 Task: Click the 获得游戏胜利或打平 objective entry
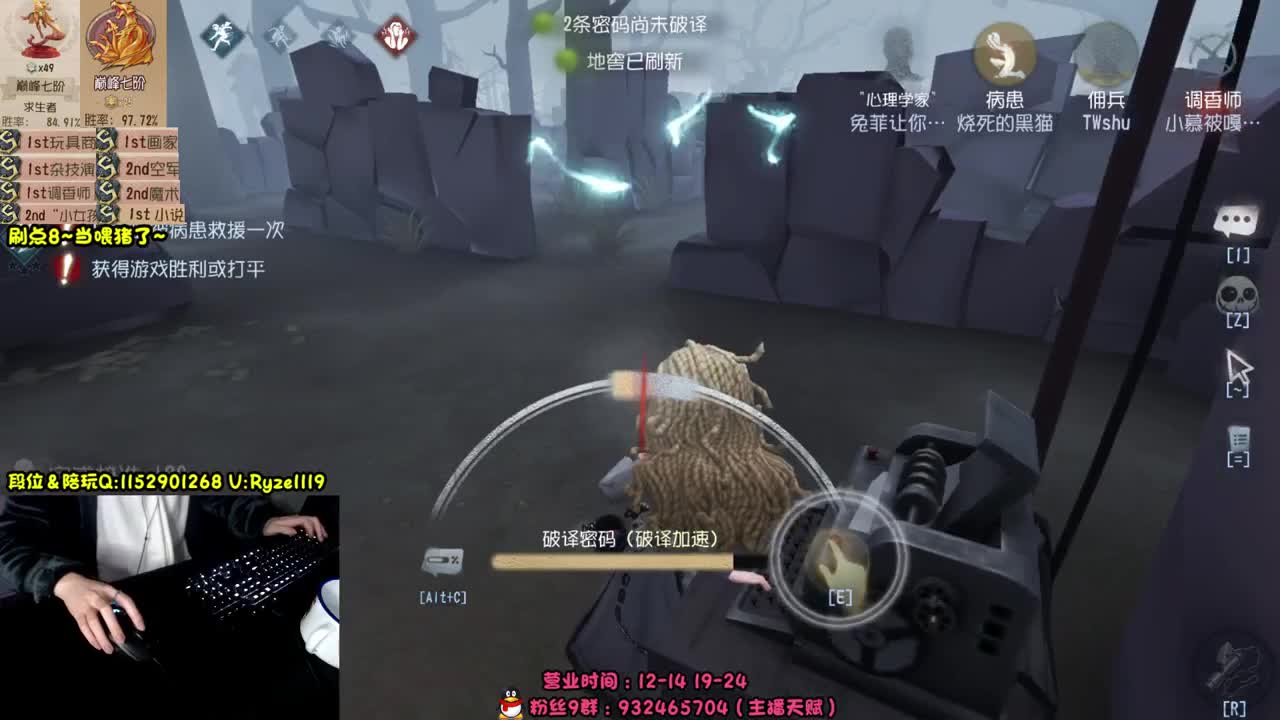[180, 268]
